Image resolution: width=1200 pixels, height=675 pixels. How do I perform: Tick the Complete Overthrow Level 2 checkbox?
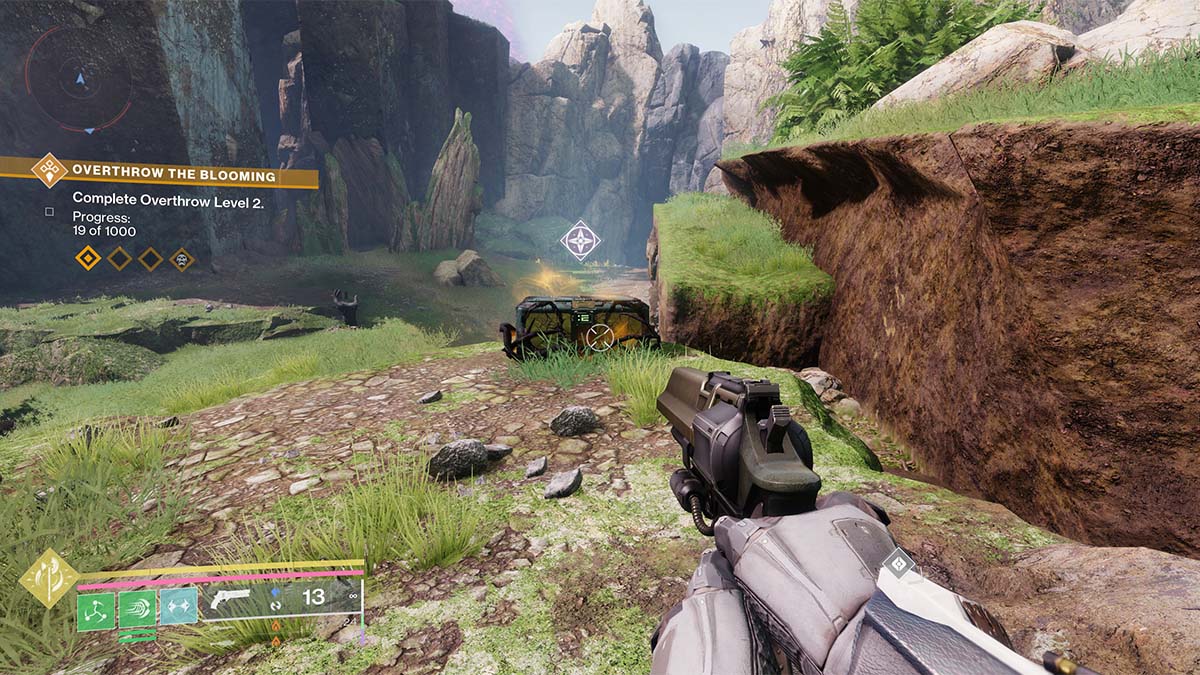[50, 211]
